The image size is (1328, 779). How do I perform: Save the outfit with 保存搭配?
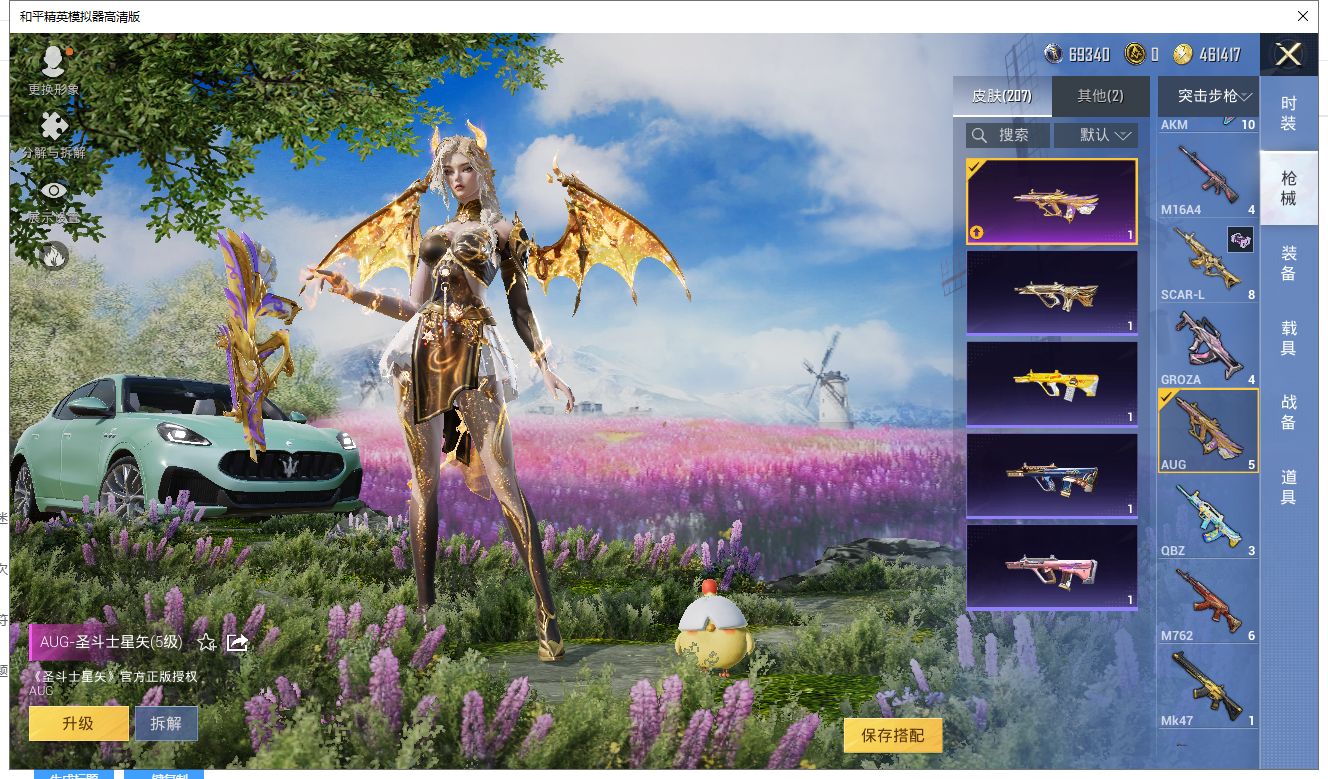892,735
